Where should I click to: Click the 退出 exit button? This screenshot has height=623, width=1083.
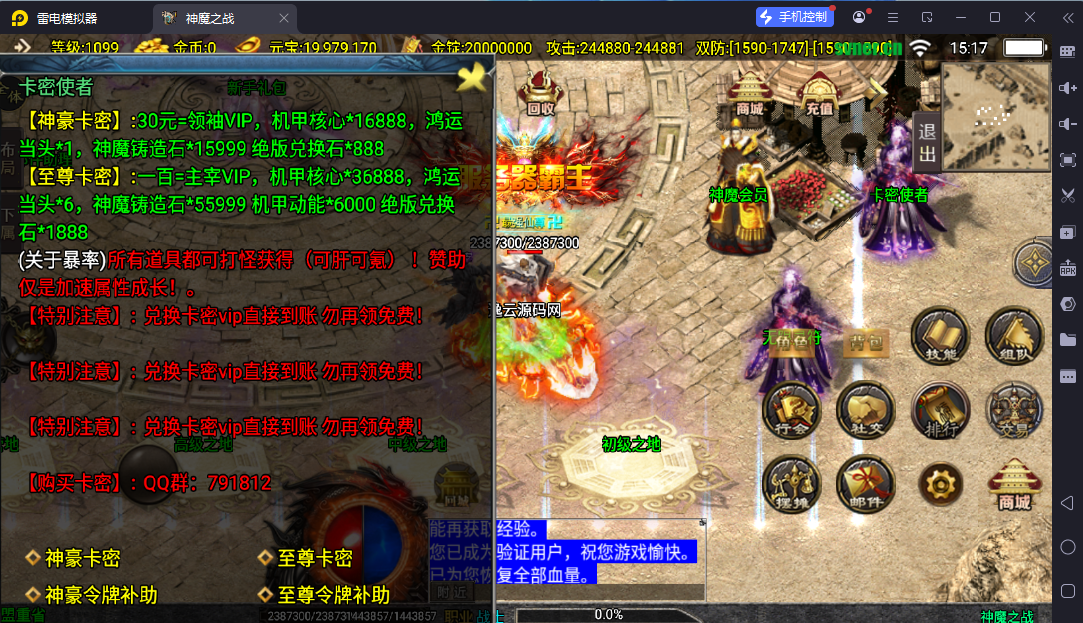click(926, 143)
